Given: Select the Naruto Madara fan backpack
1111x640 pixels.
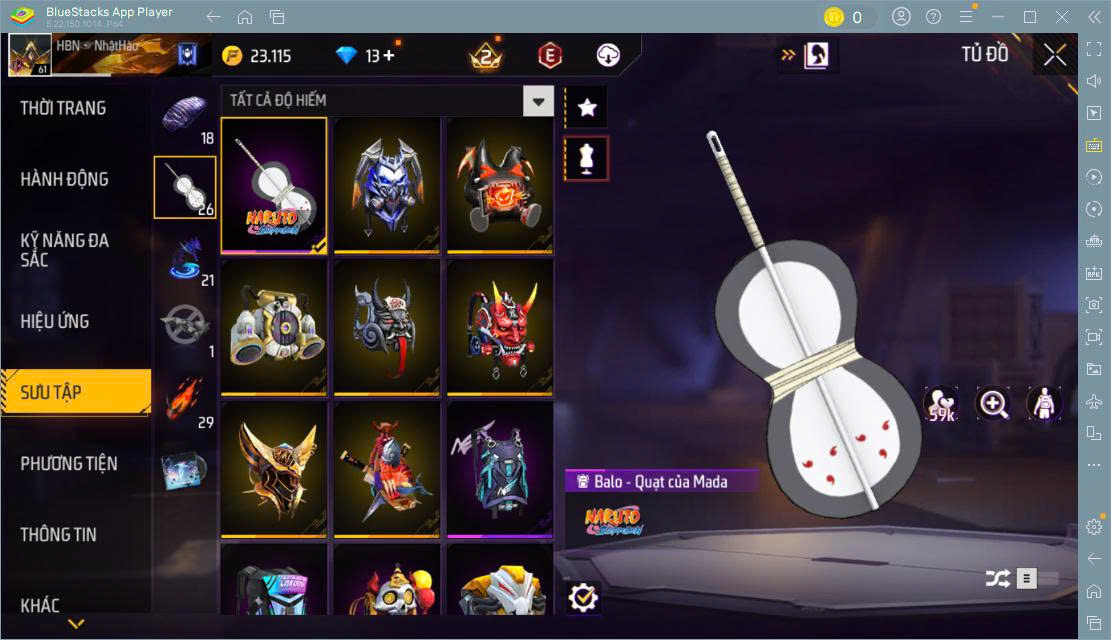Looking at the screenshot, I should point(274,185).
